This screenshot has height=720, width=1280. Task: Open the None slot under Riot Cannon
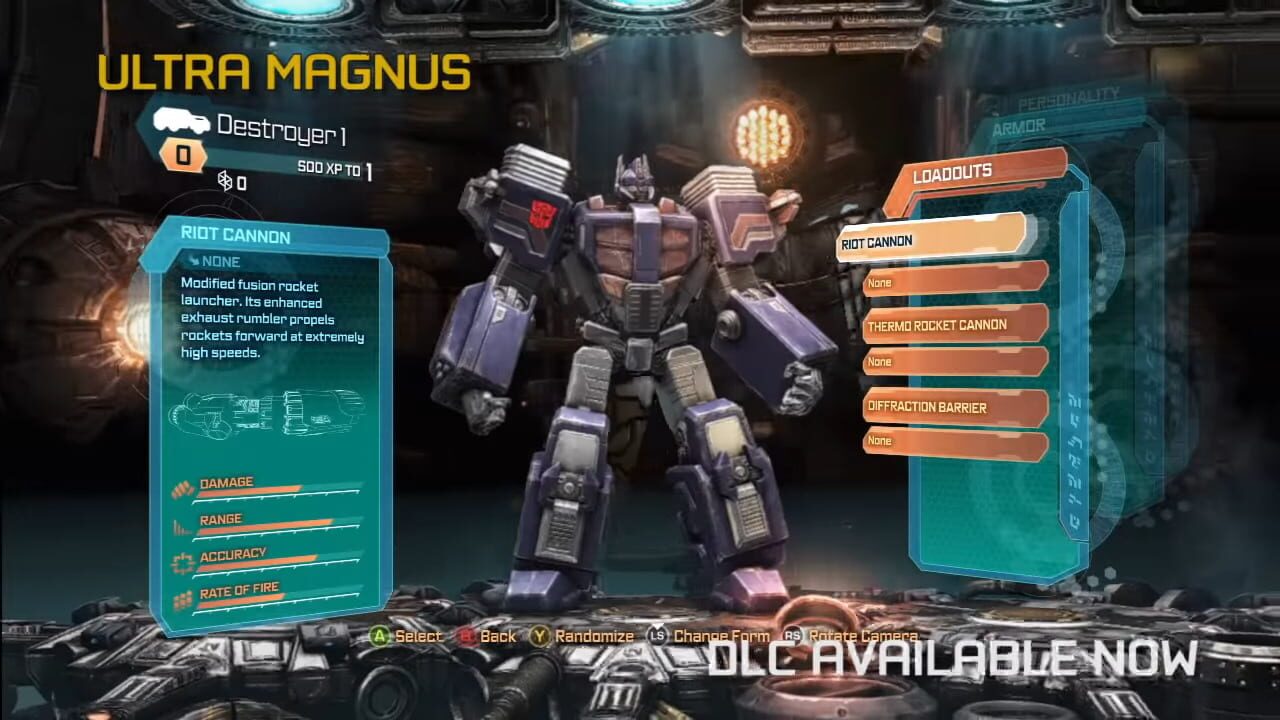pyautogui.click(x=950, y=283)
